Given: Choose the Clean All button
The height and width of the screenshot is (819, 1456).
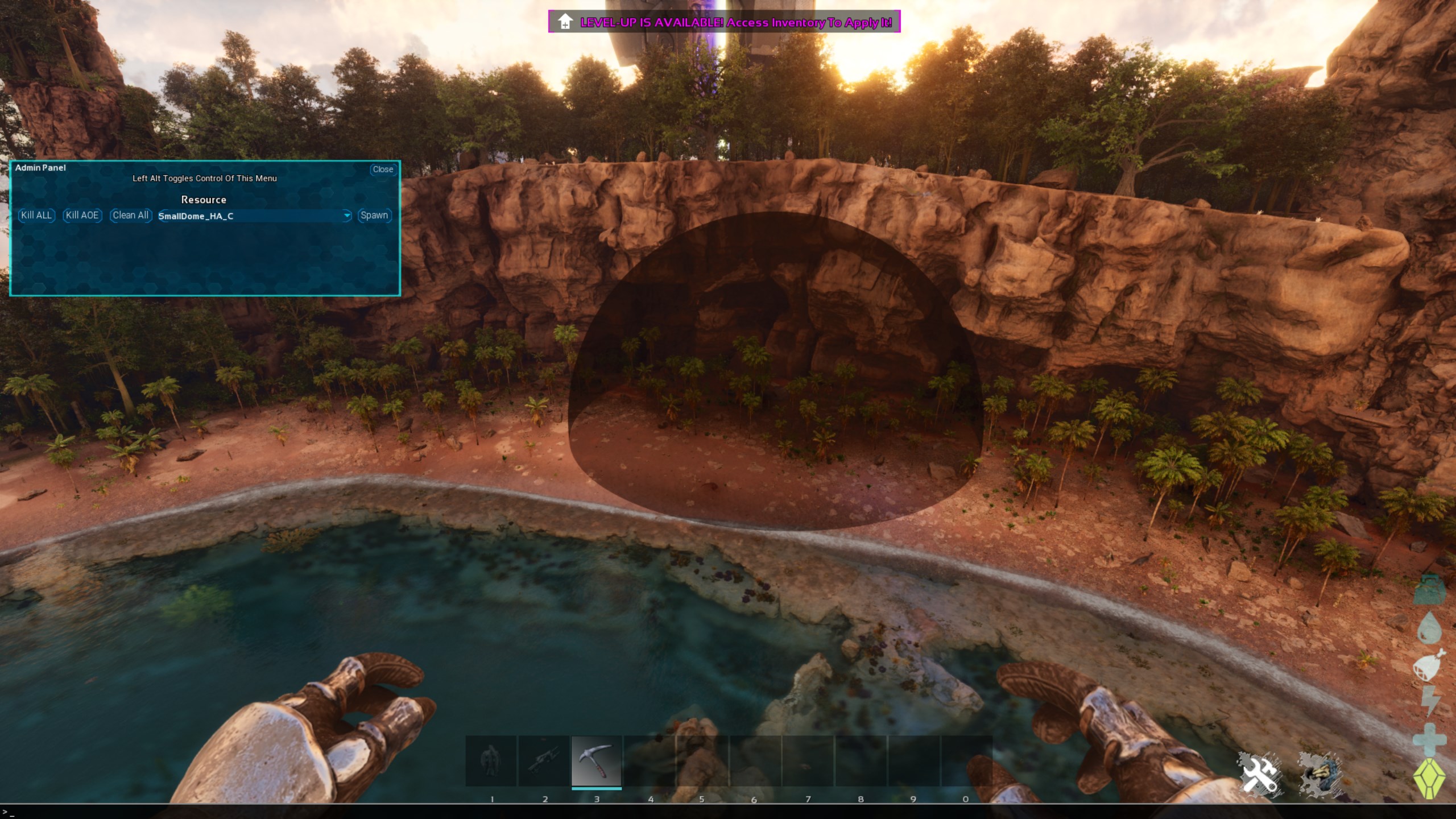Looking at the screenshot, I should pos(130,216).
